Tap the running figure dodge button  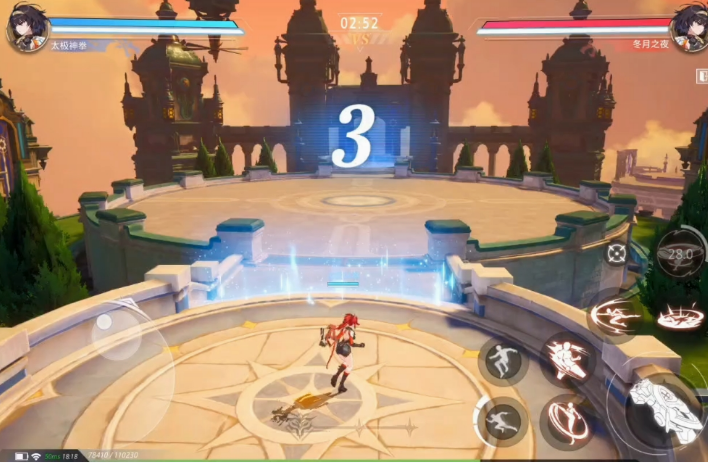coord(502,421)
